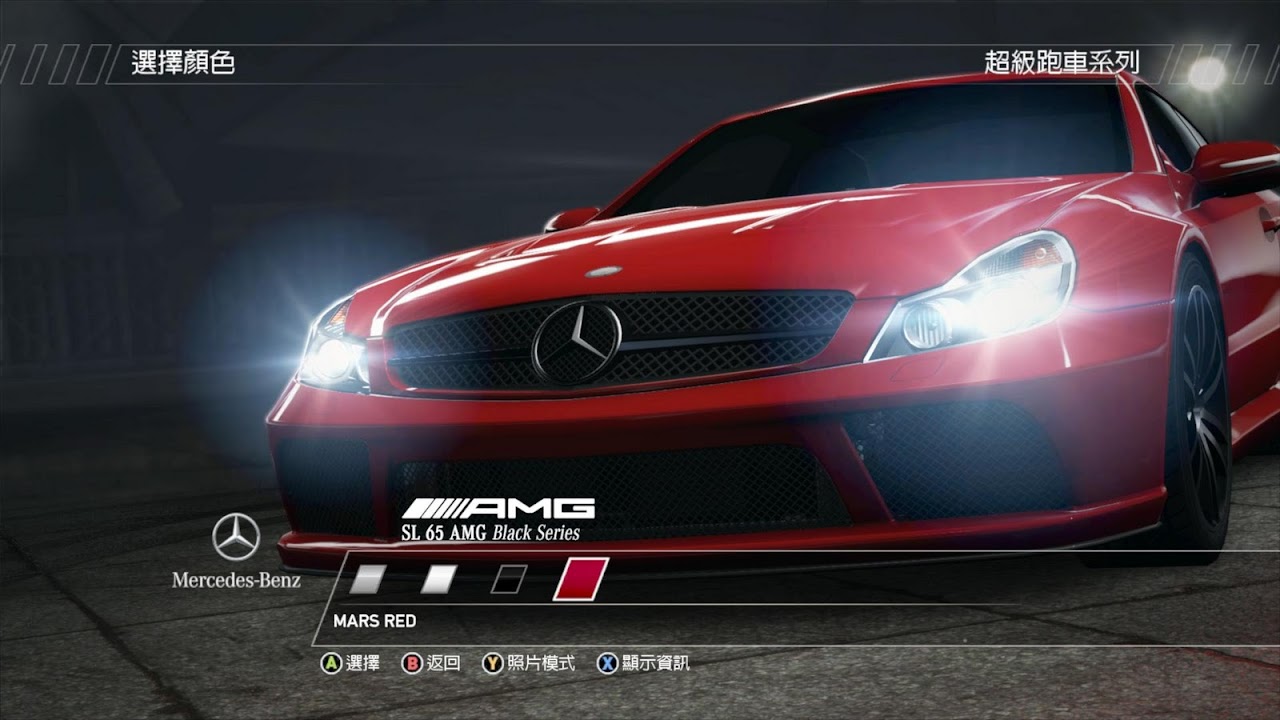The image size is (1280, 720).
Task: Choose the black paint swatch
Action: coord(508,579)
